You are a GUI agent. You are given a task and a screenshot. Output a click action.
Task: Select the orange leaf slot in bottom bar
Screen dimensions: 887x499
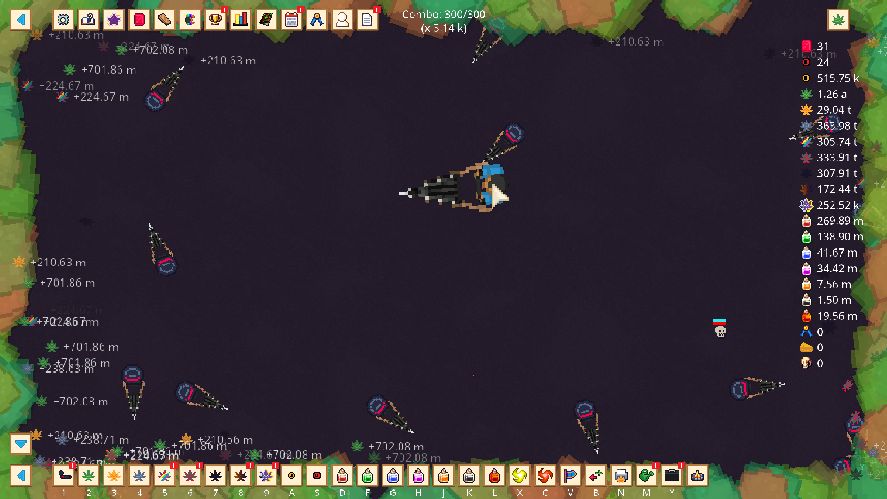click(114, 474)
